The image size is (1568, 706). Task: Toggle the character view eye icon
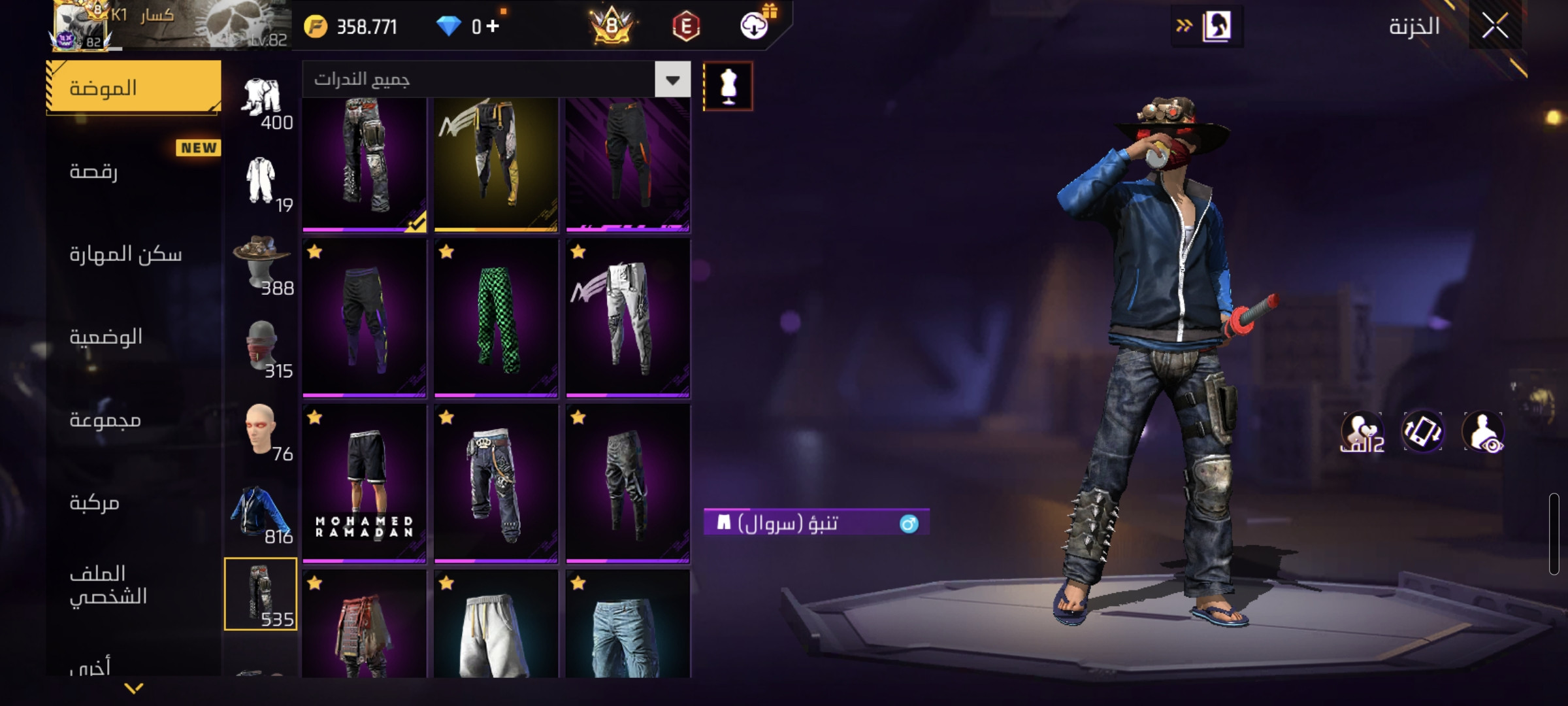pos(1483,432)
